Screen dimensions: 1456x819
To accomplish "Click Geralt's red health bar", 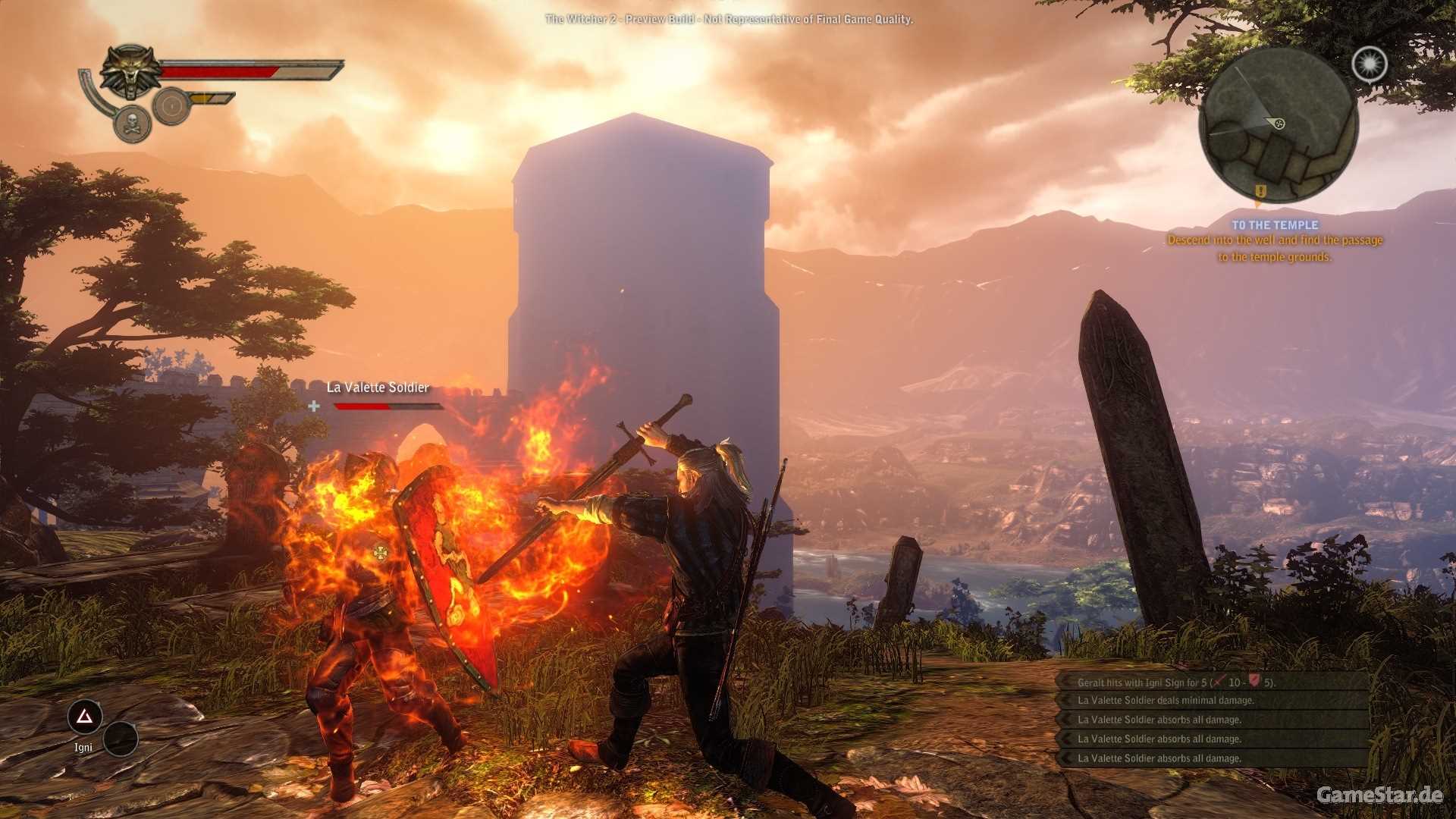I will [x=218, y=71].
